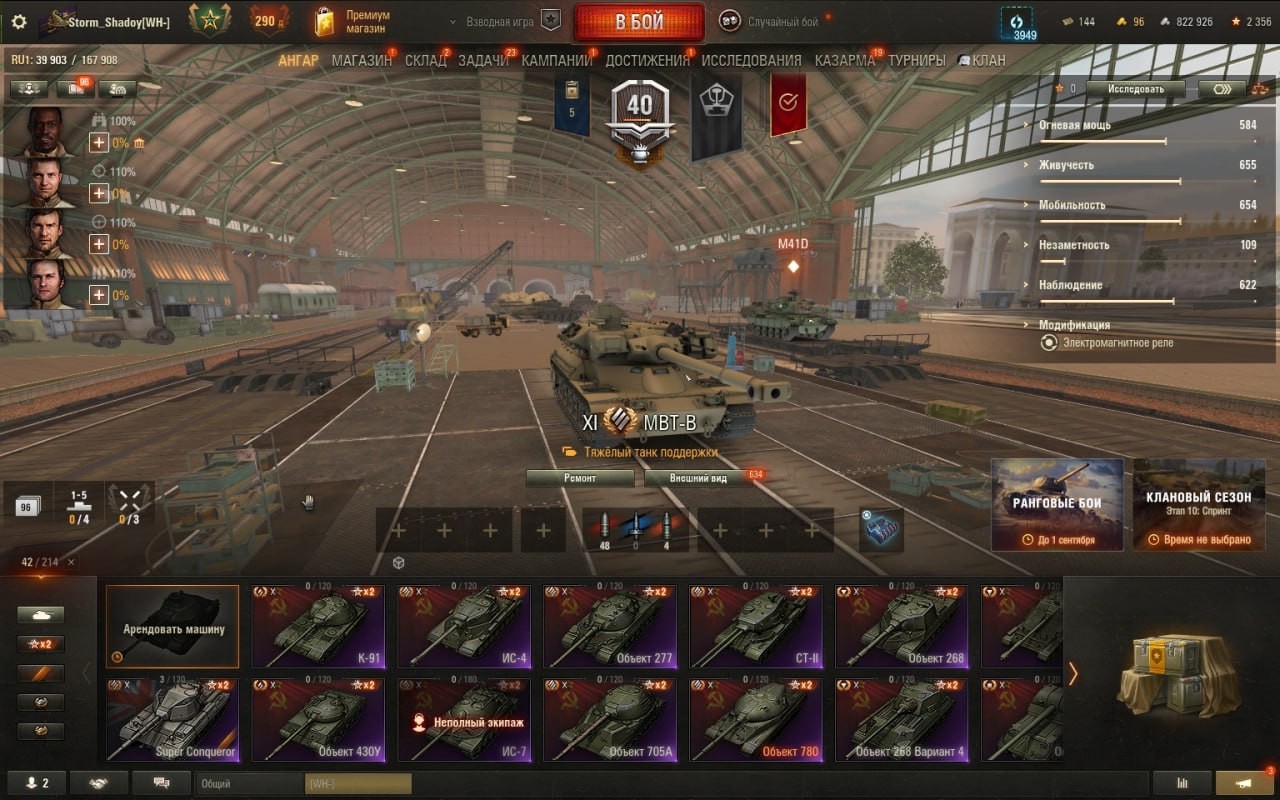Screen dimensions: 1280x800
Task: Open the ТУРНИРЫ tab
Action: (x=916, y=60)
